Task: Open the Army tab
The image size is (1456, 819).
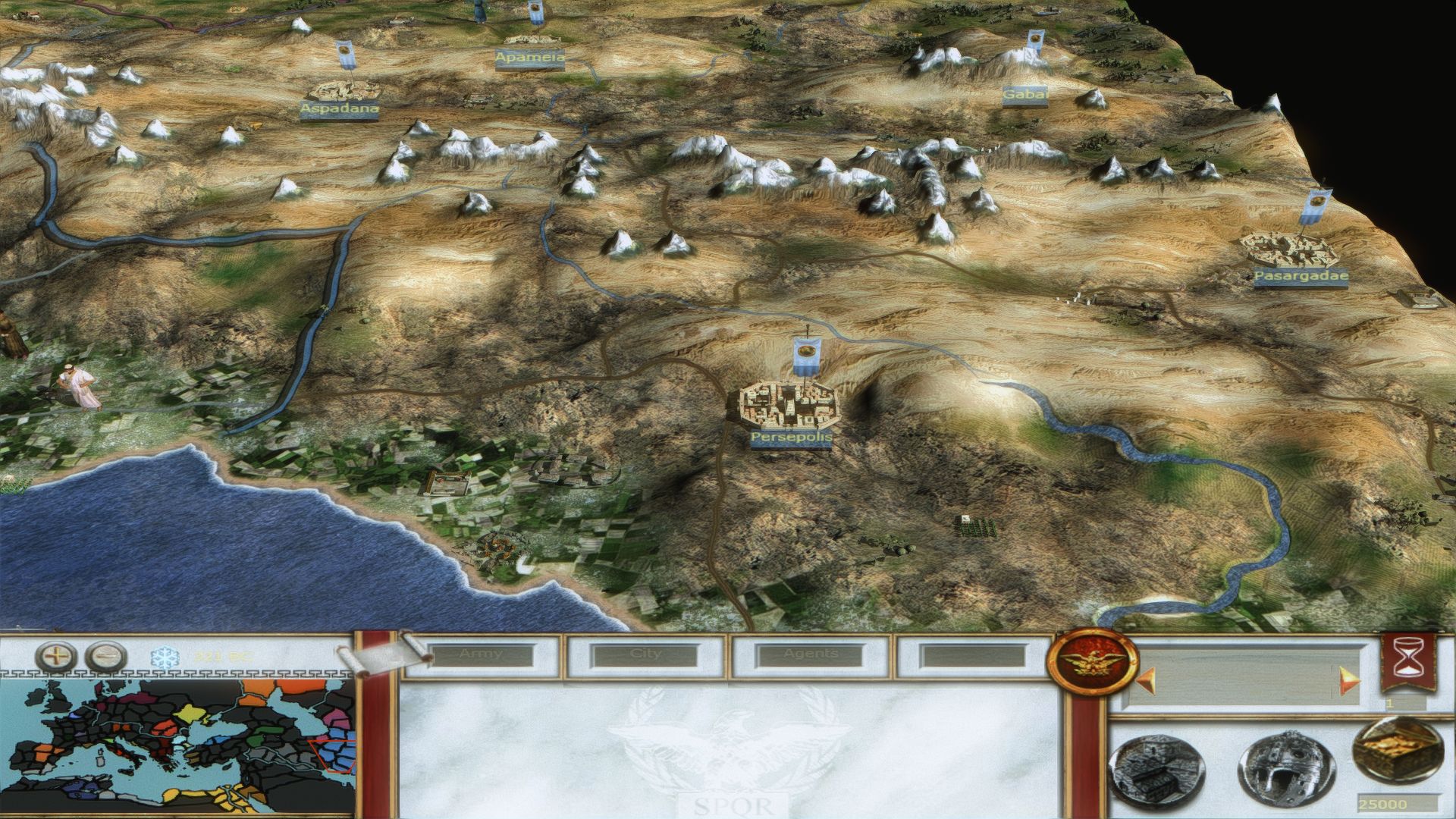Action: (480, 655)
